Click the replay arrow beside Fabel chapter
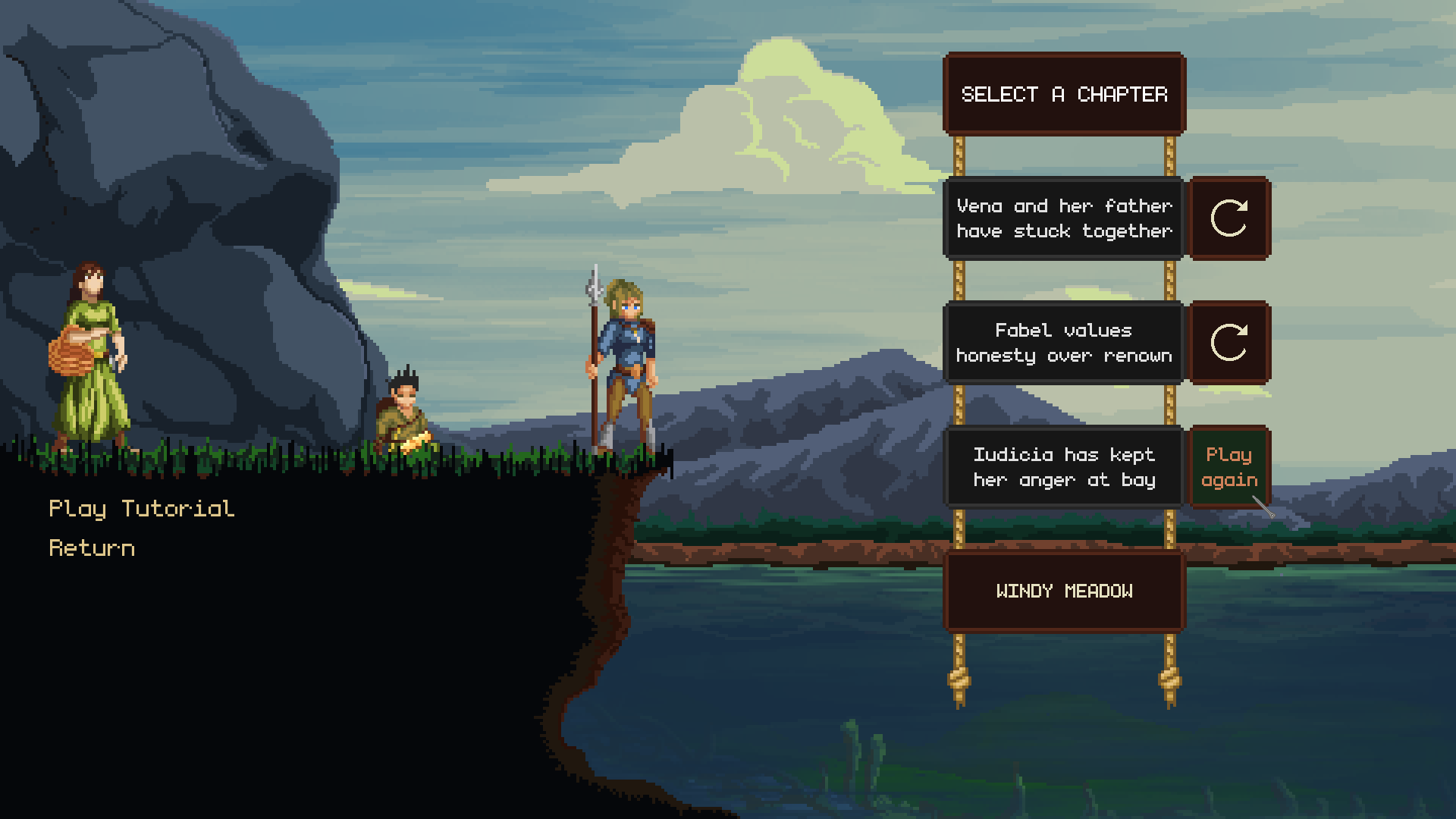 pos(1228,343)
